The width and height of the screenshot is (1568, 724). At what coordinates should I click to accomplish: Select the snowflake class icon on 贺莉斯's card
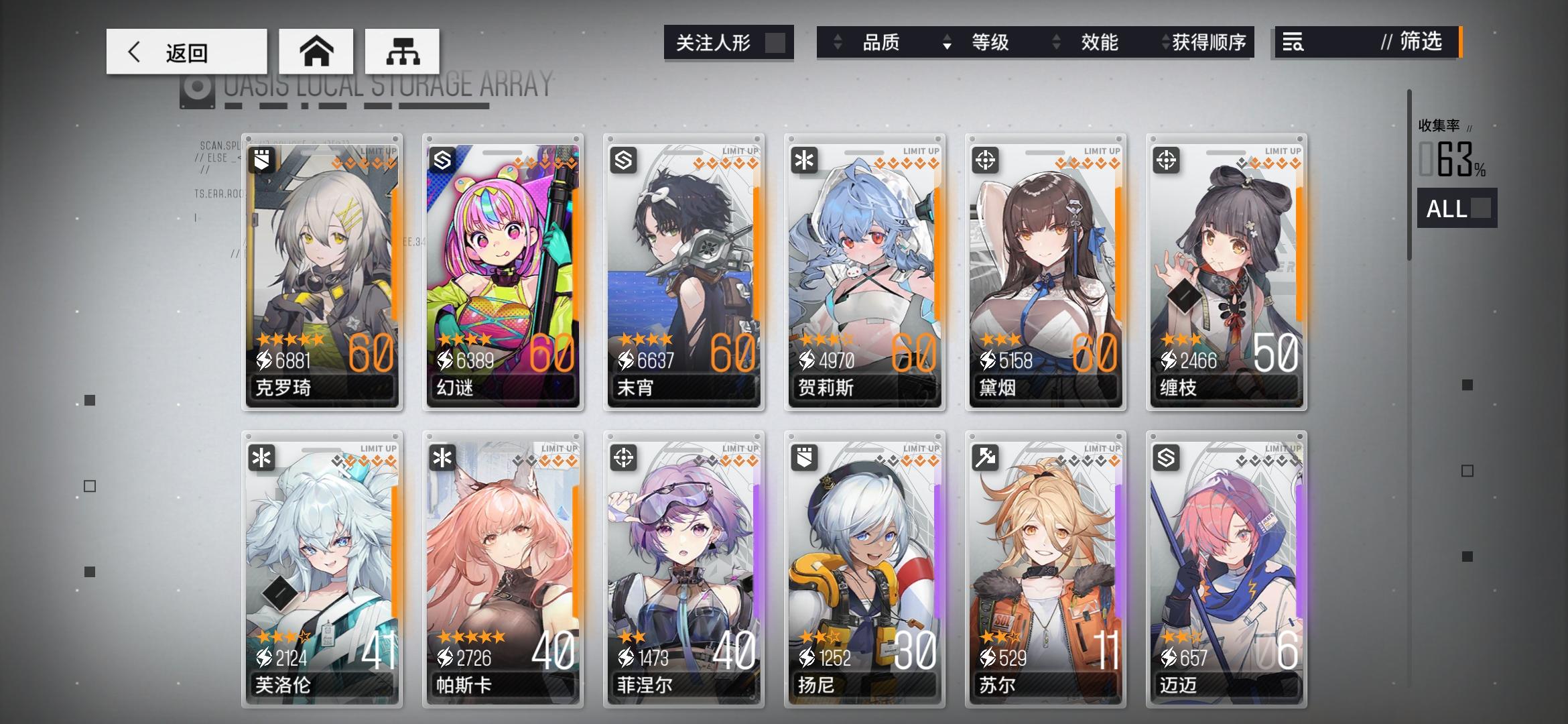click(804, 159)
